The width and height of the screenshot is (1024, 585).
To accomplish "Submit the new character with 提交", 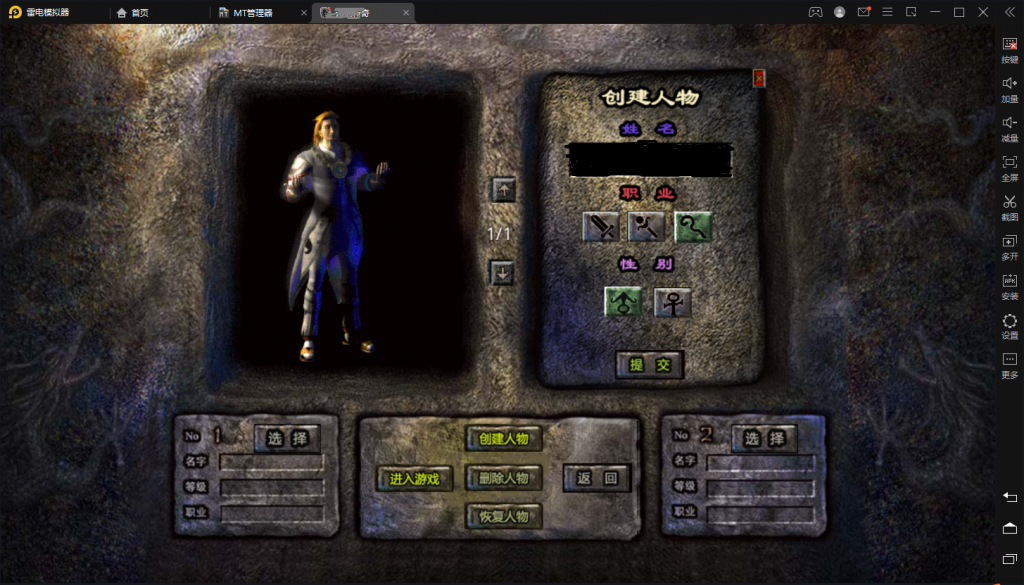I will tap(649, 365).
